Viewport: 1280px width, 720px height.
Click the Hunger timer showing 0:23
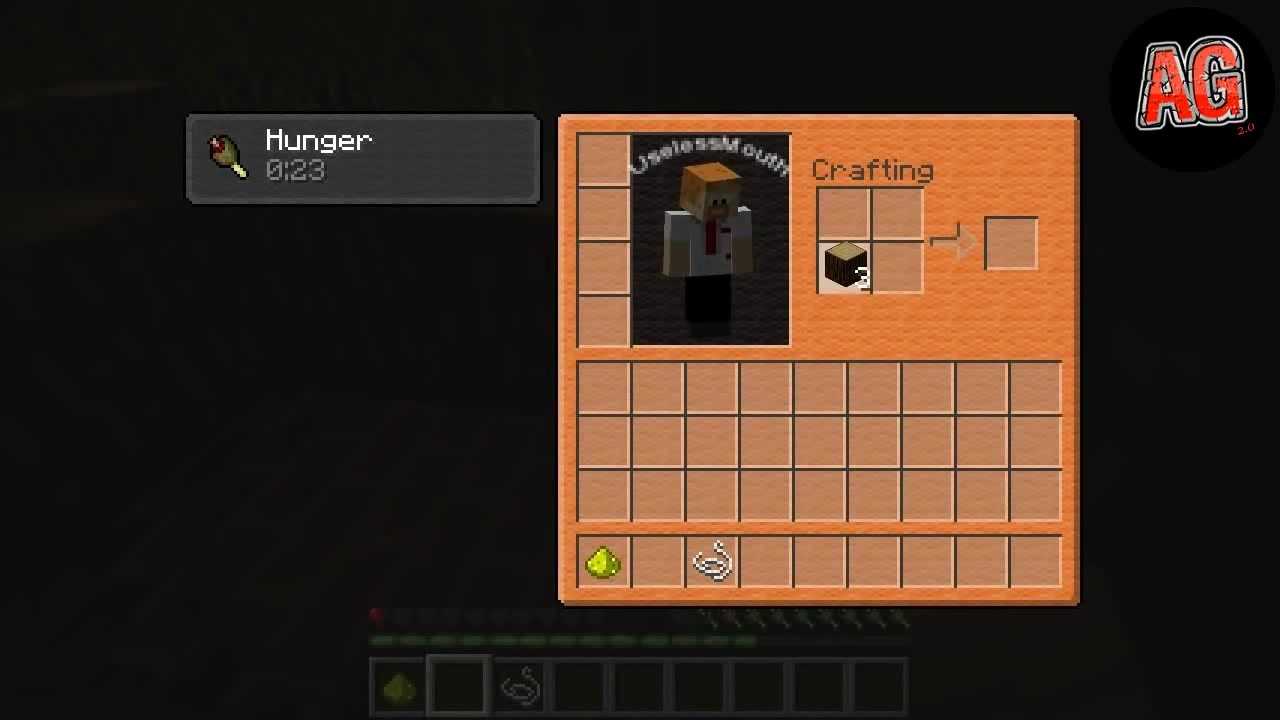pos(297,172)
